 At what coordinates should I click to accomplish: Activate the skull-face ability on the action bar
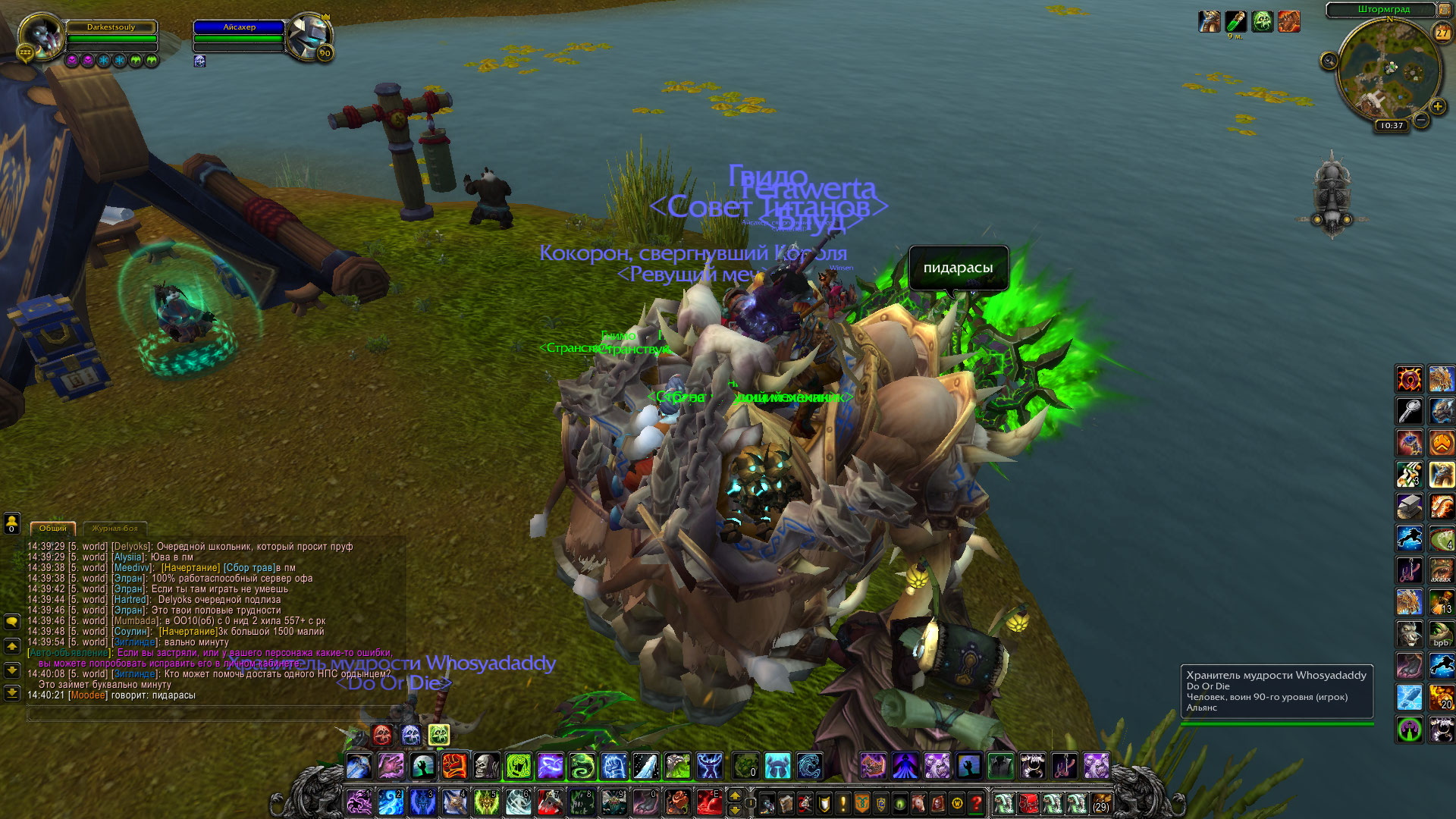tap(486, 766)
